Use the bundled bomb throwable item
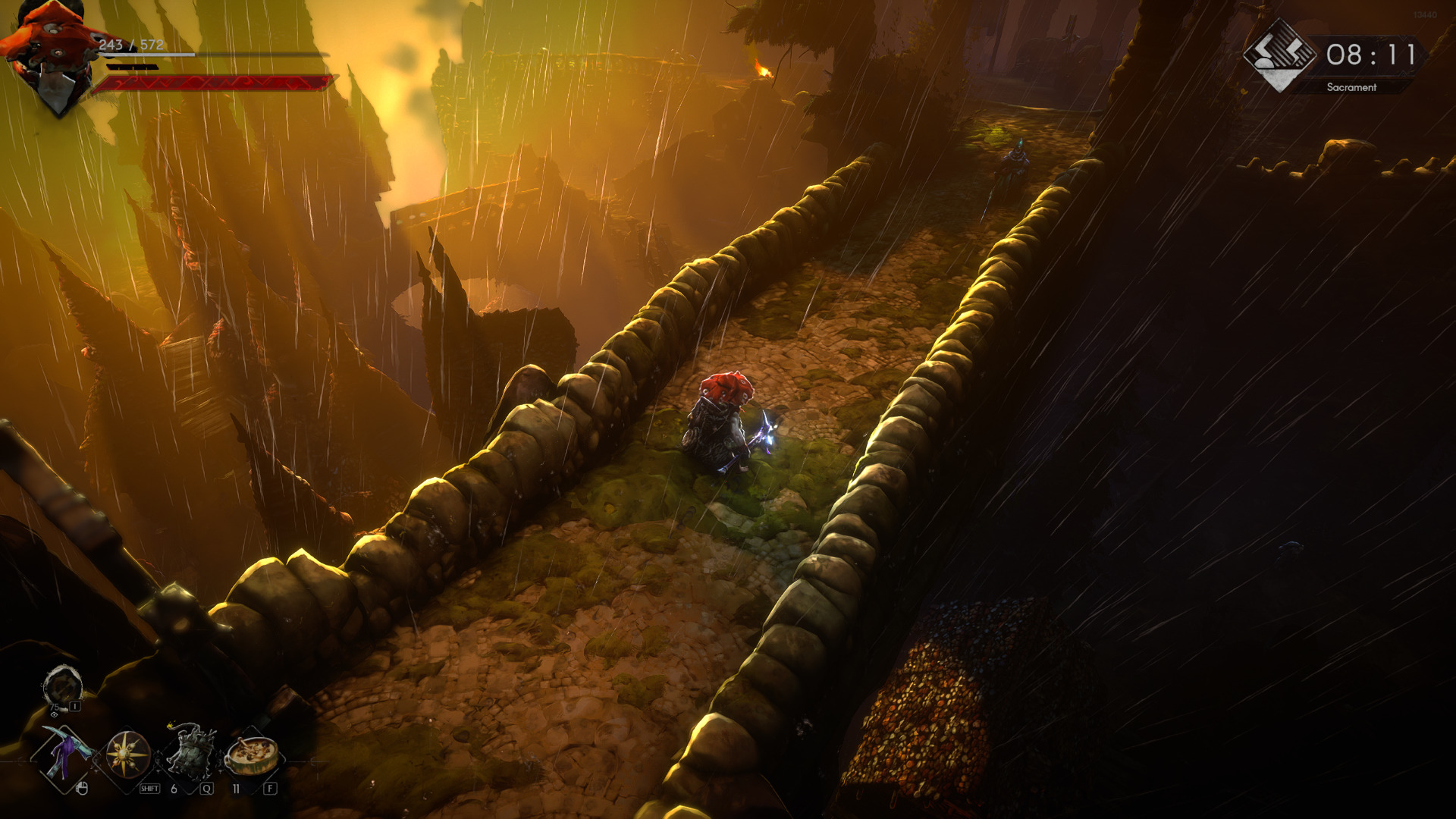Viewport: 1456px width, 819px height. click(190, 753)
